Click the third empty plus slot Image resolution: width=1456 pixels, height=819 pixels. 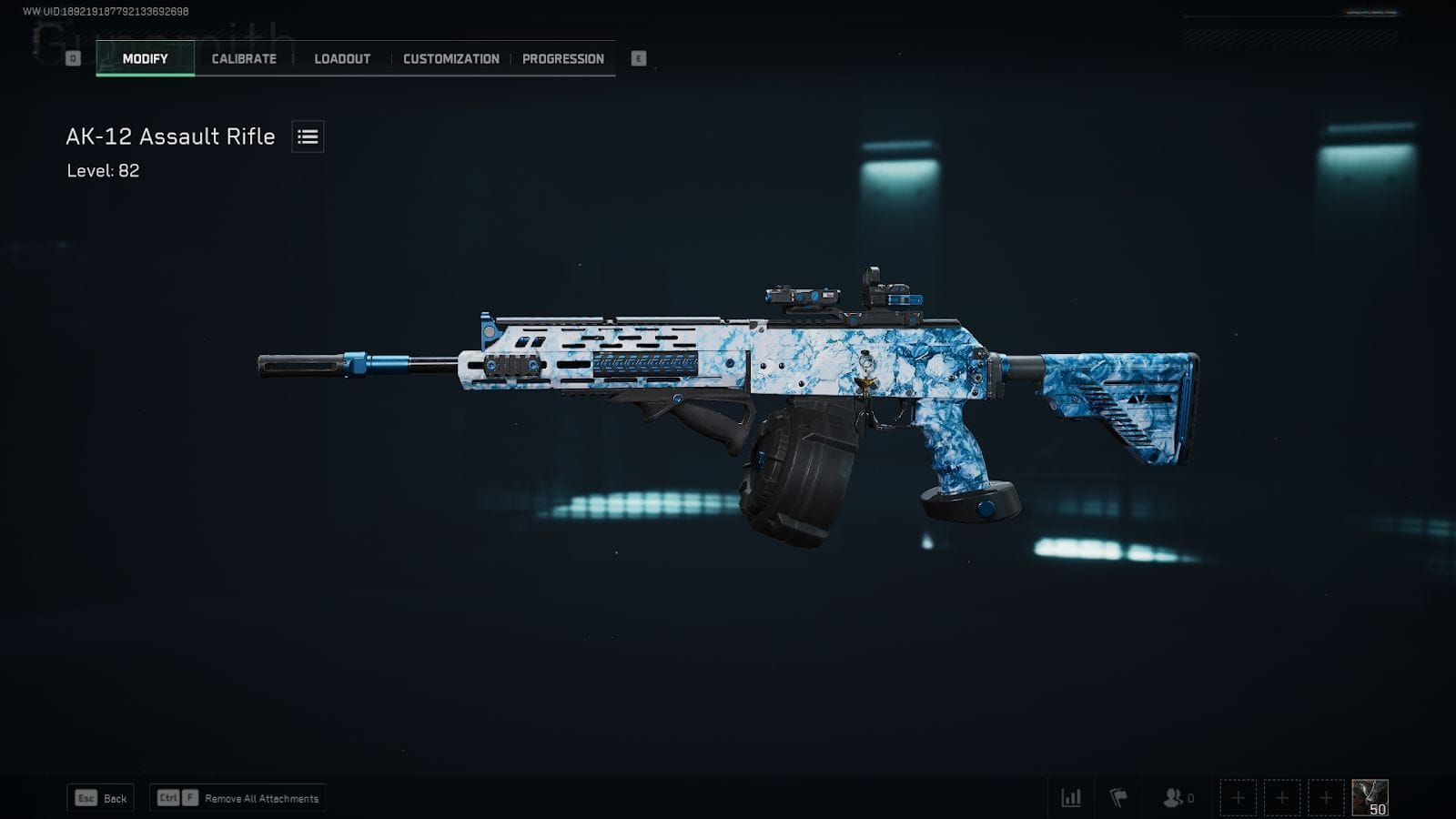[1324, 796]
